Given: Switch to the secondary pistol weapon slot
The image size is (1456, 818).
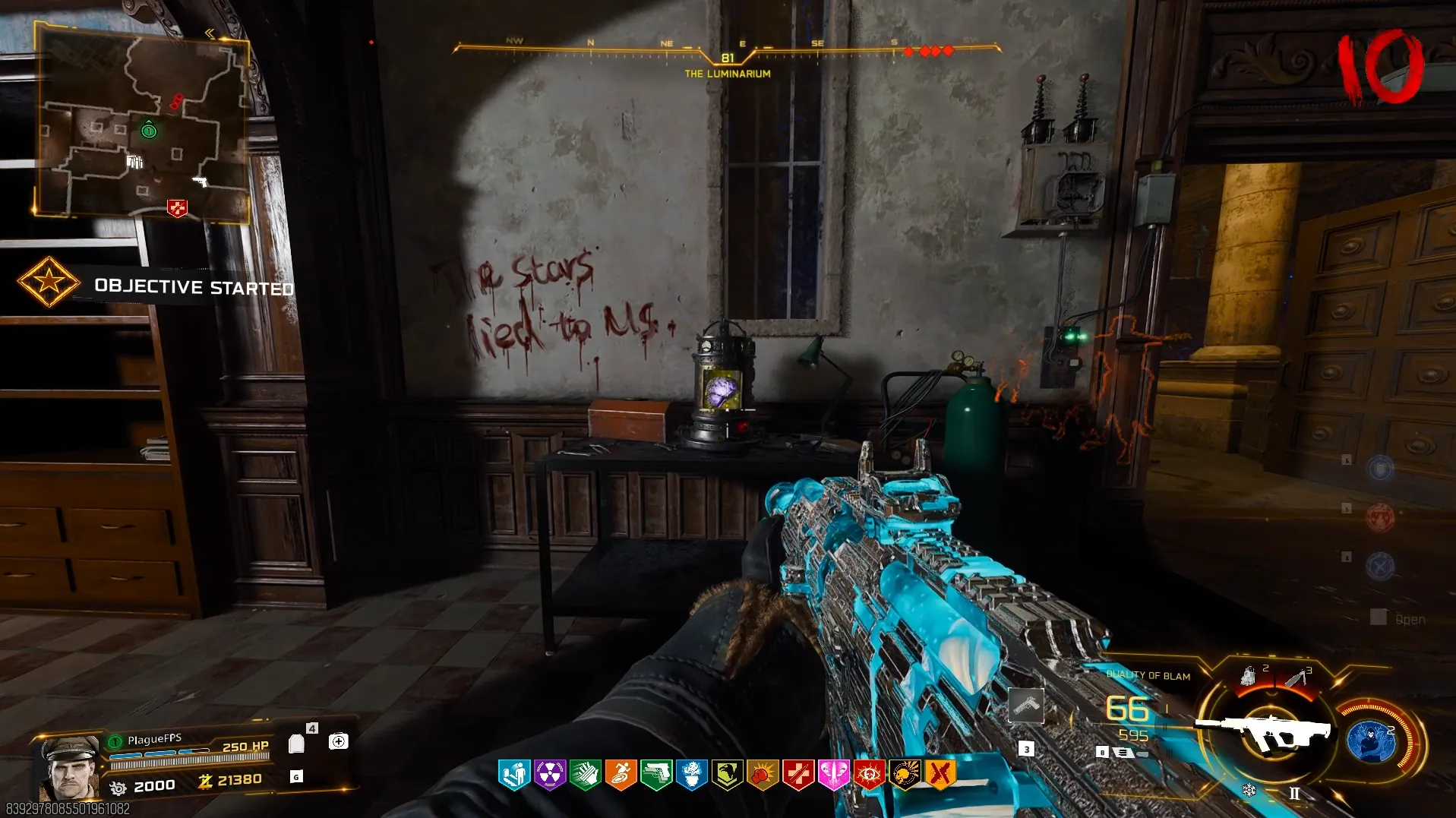Looking at the screenshot, I should click(1026, 706).
